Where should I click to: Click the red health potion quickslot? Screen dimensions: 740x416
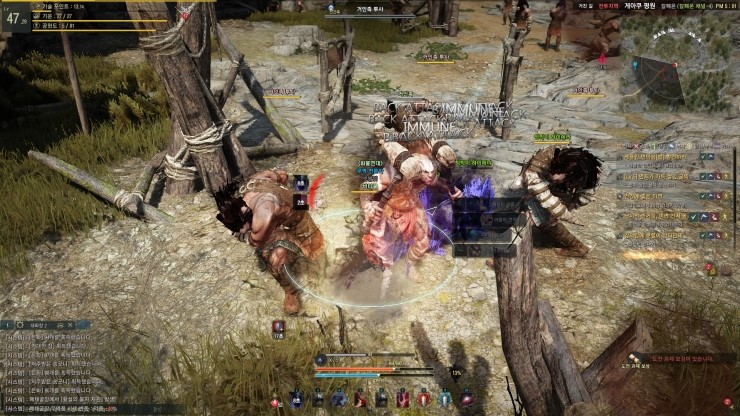pos(277,402)
